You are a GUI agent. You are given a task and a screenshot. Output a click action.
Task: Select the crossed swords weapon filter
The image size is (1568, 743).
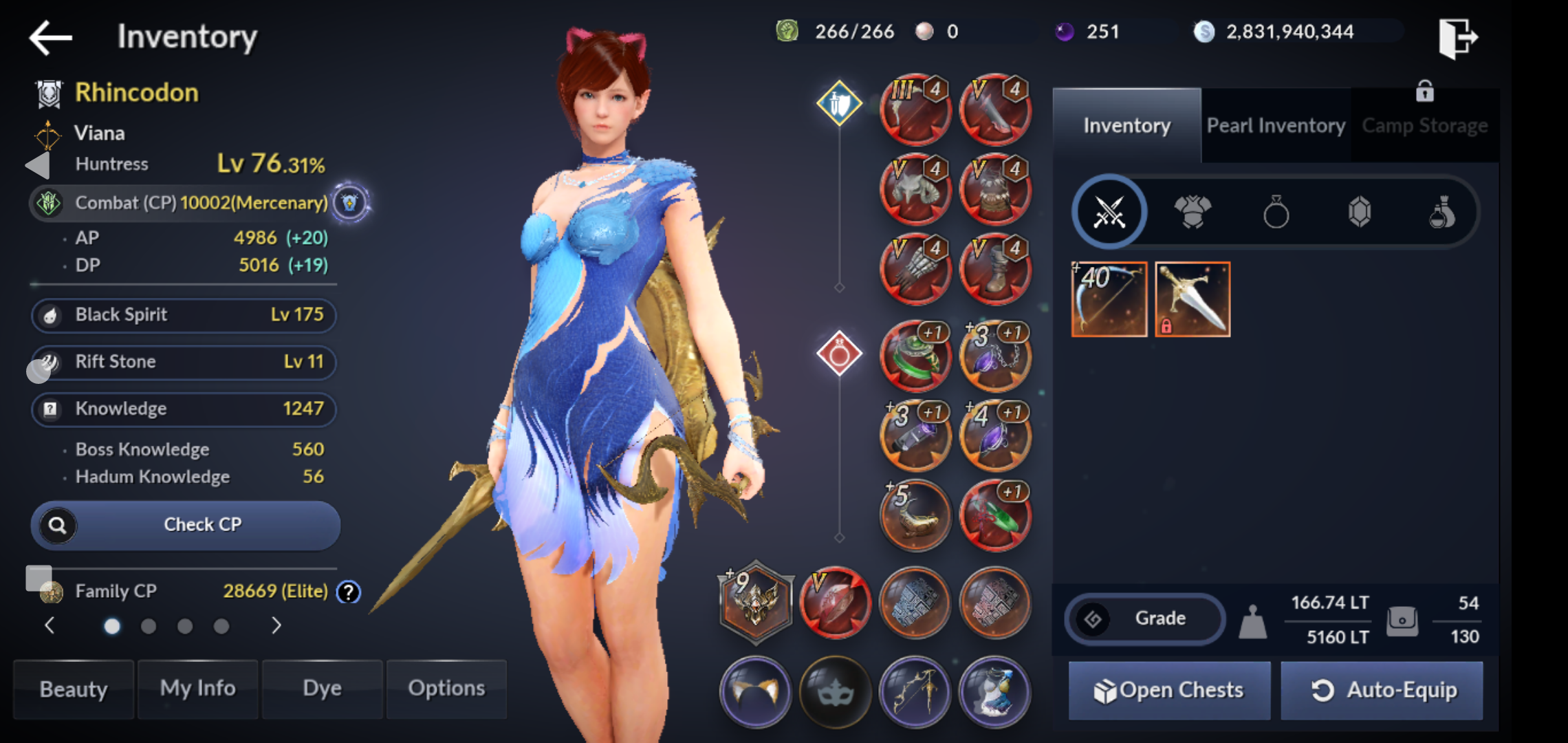[1109, 212]
